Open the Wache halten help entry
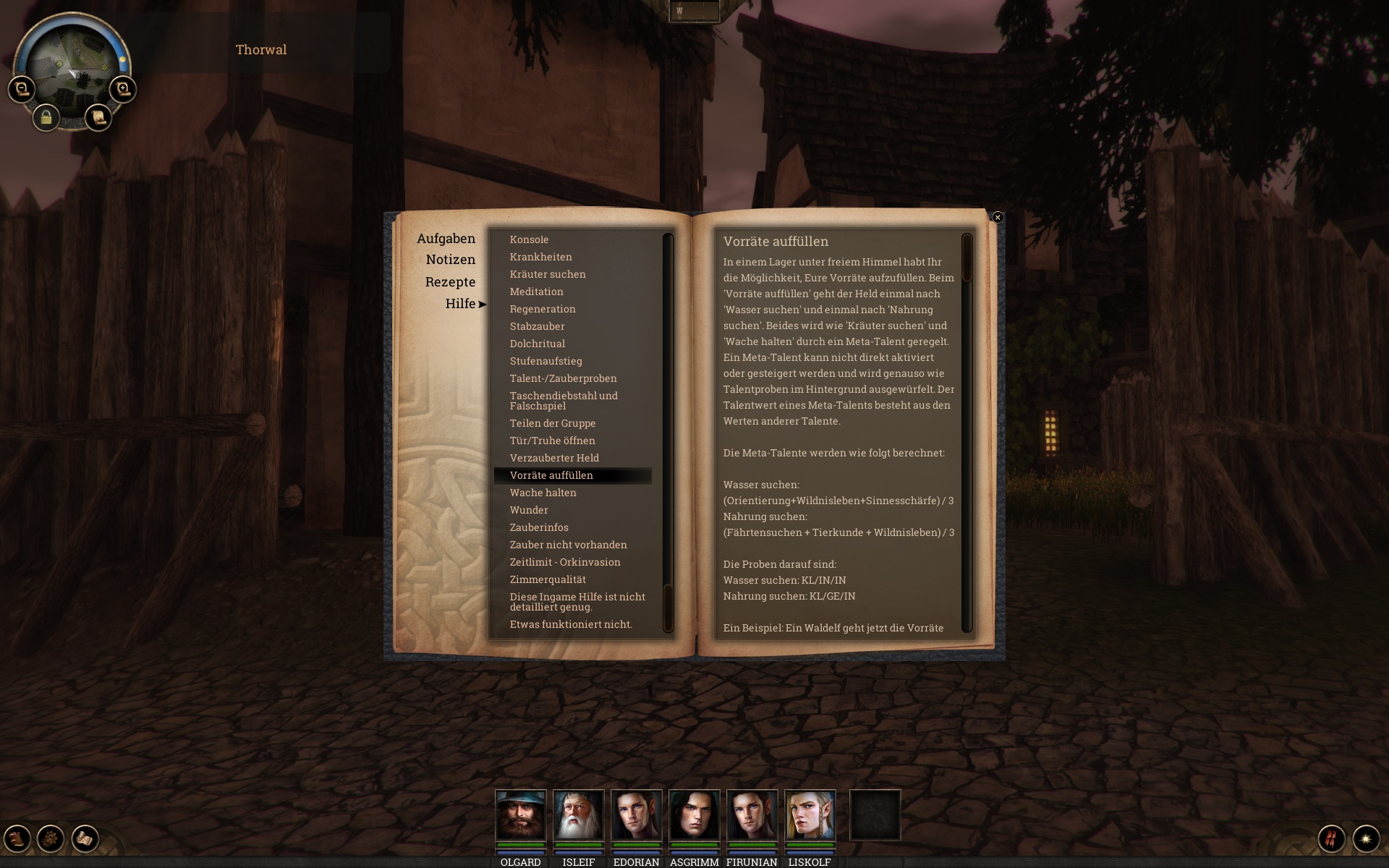Viewport: 1389px width, 868px height. (543, 493)
